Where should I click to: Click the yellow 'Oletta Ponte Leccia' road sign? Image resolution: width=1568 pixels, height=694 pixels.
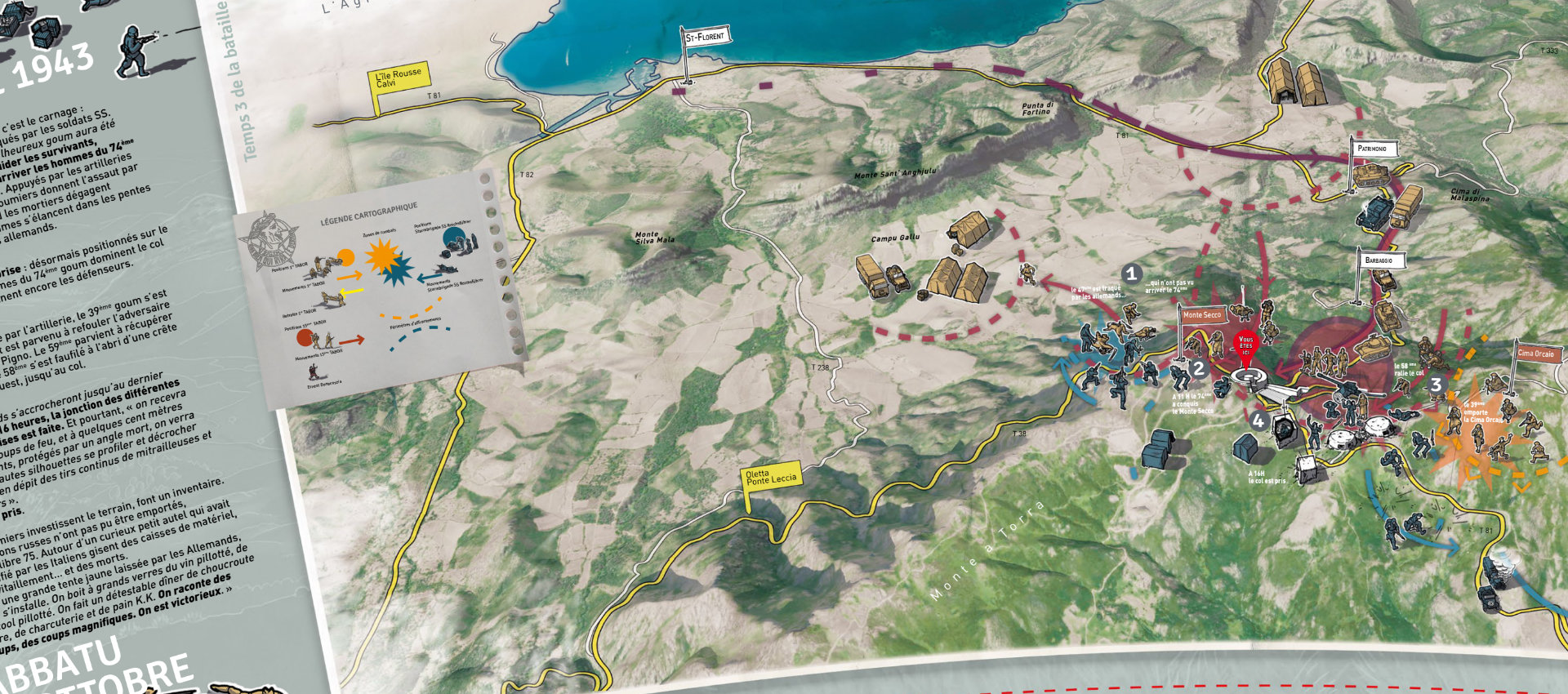770,478
